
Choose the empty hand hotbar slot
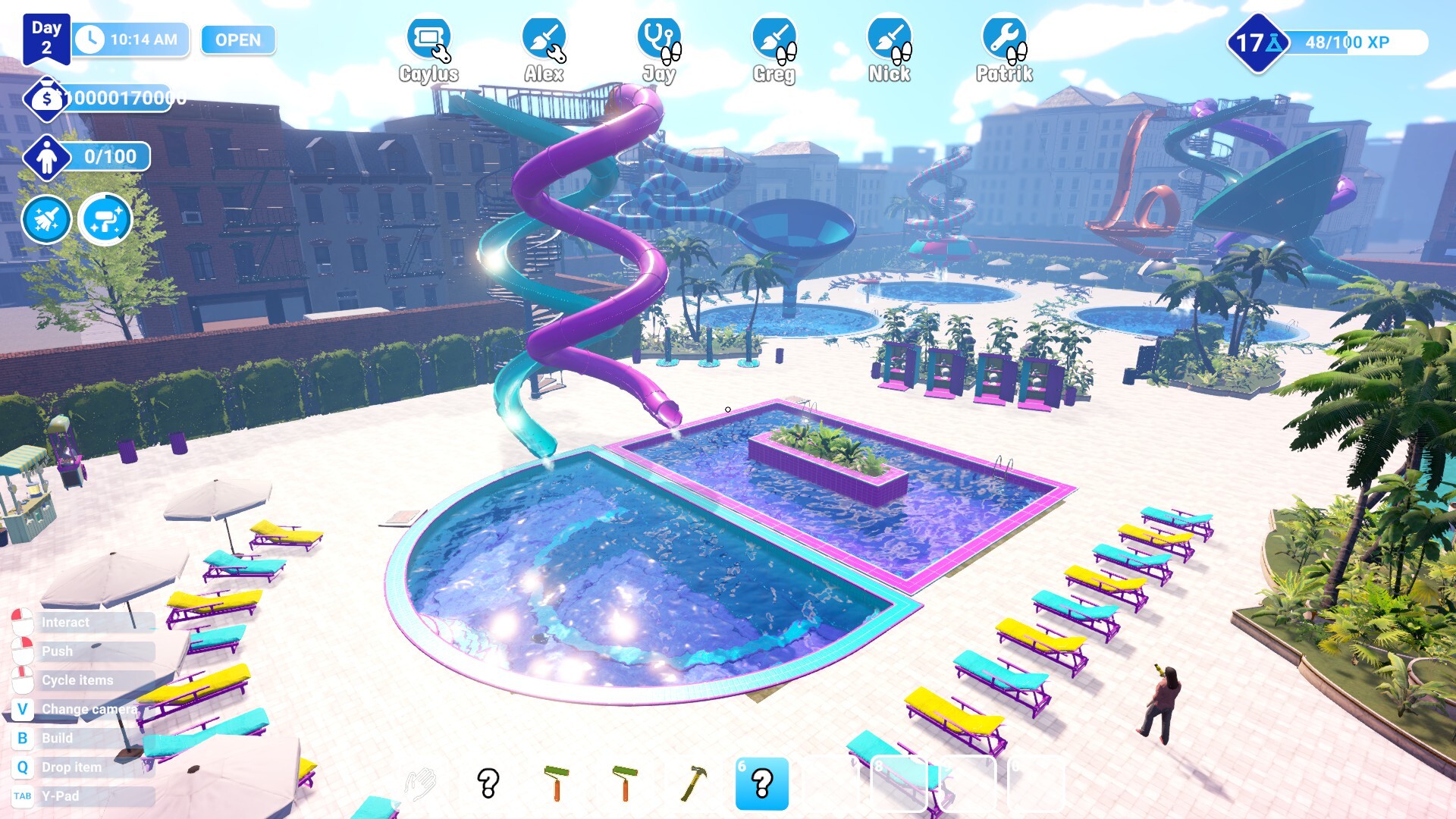[420, 783]
